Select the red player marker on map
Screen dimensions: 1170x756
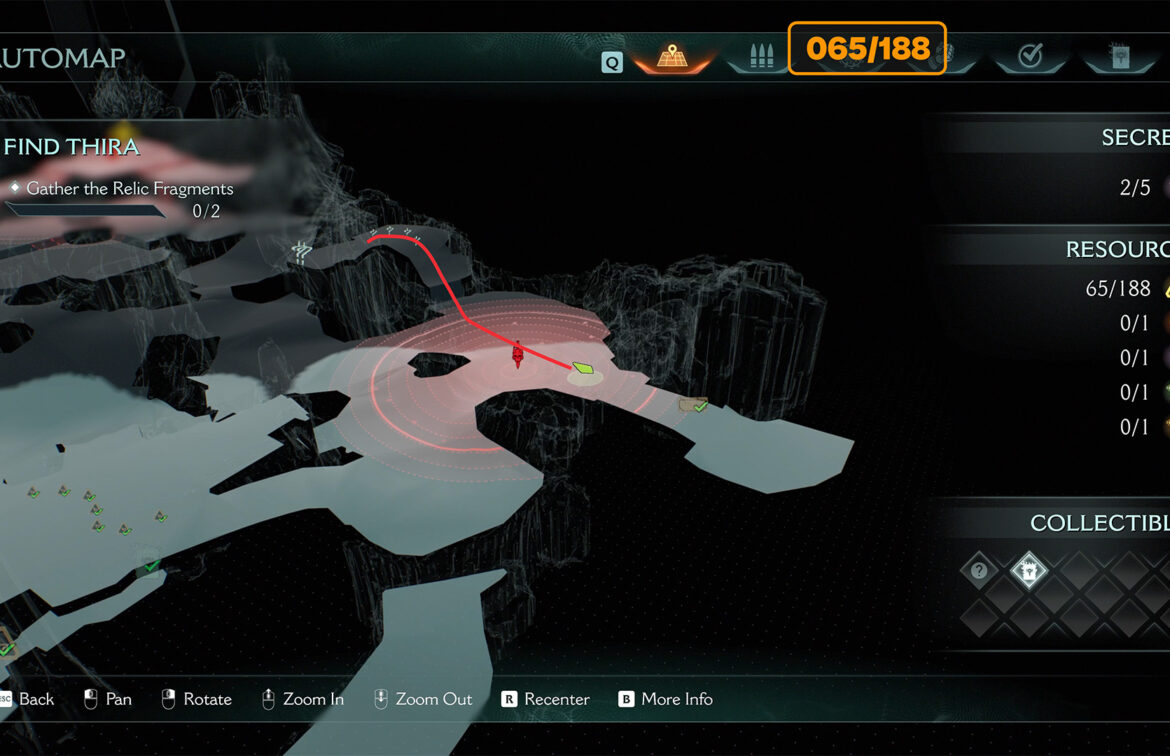pyautogui.click(x=518, y=353)
